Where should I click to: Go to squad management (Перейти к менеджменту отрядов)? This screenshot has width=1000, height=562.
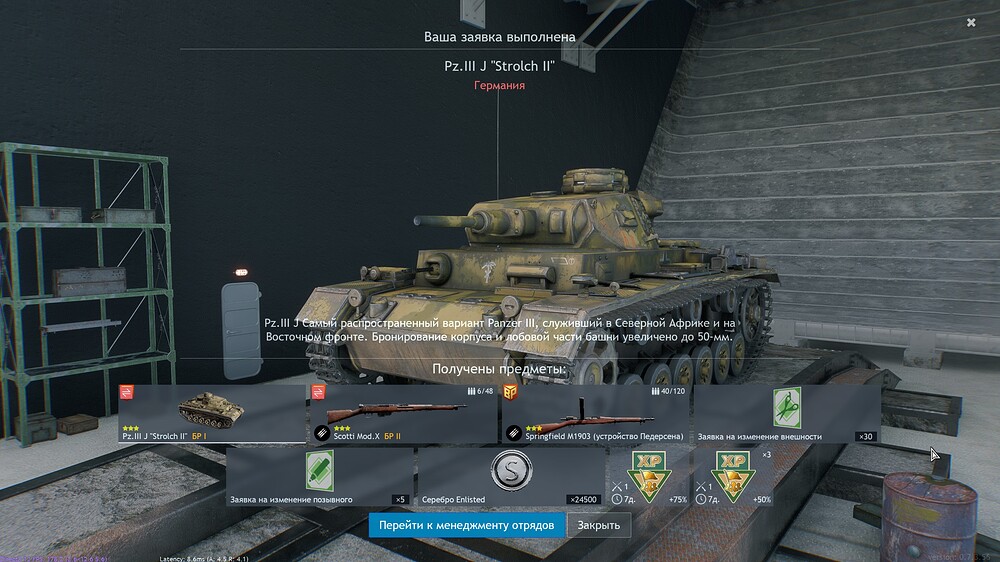click(466, 525)
